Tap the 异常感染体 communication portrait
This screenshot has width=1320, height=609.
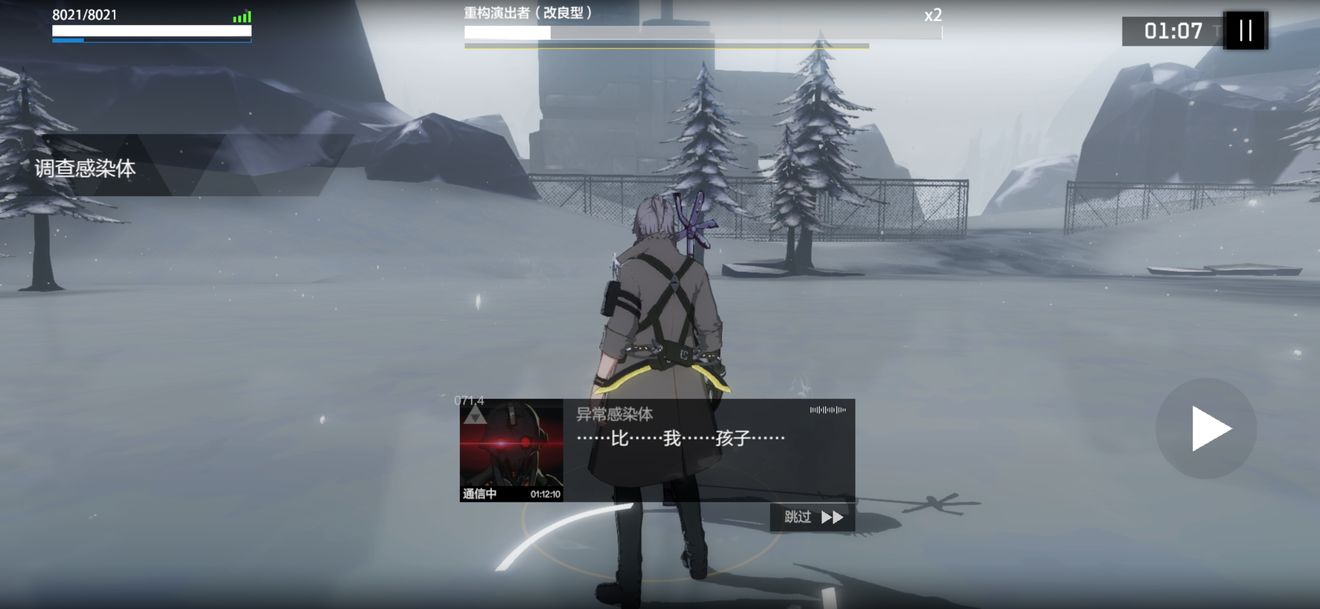coord(511,449)
